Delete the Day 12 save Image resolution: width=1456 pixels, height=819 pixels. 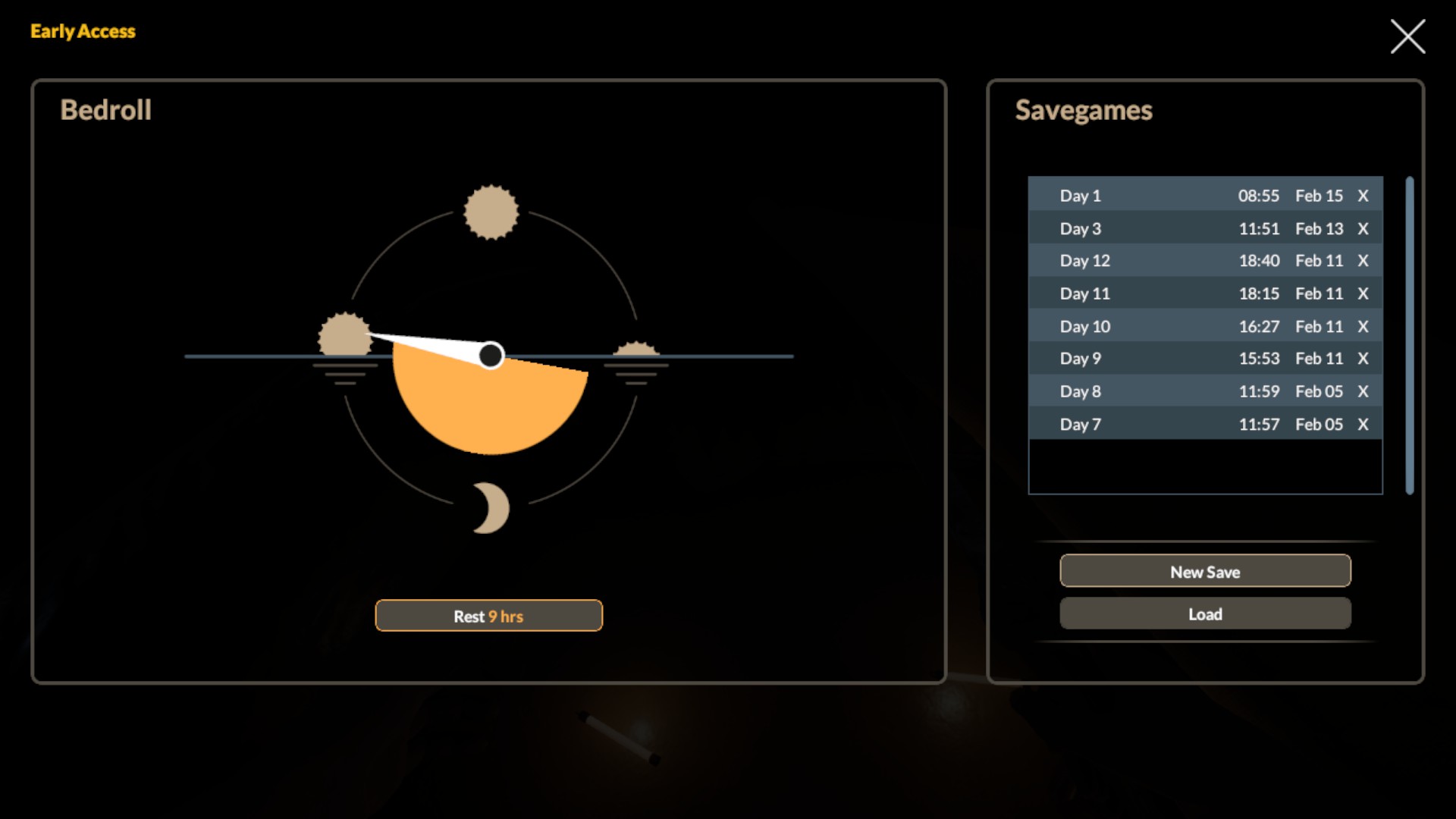pyautogui.click(x=1363, y=261)
